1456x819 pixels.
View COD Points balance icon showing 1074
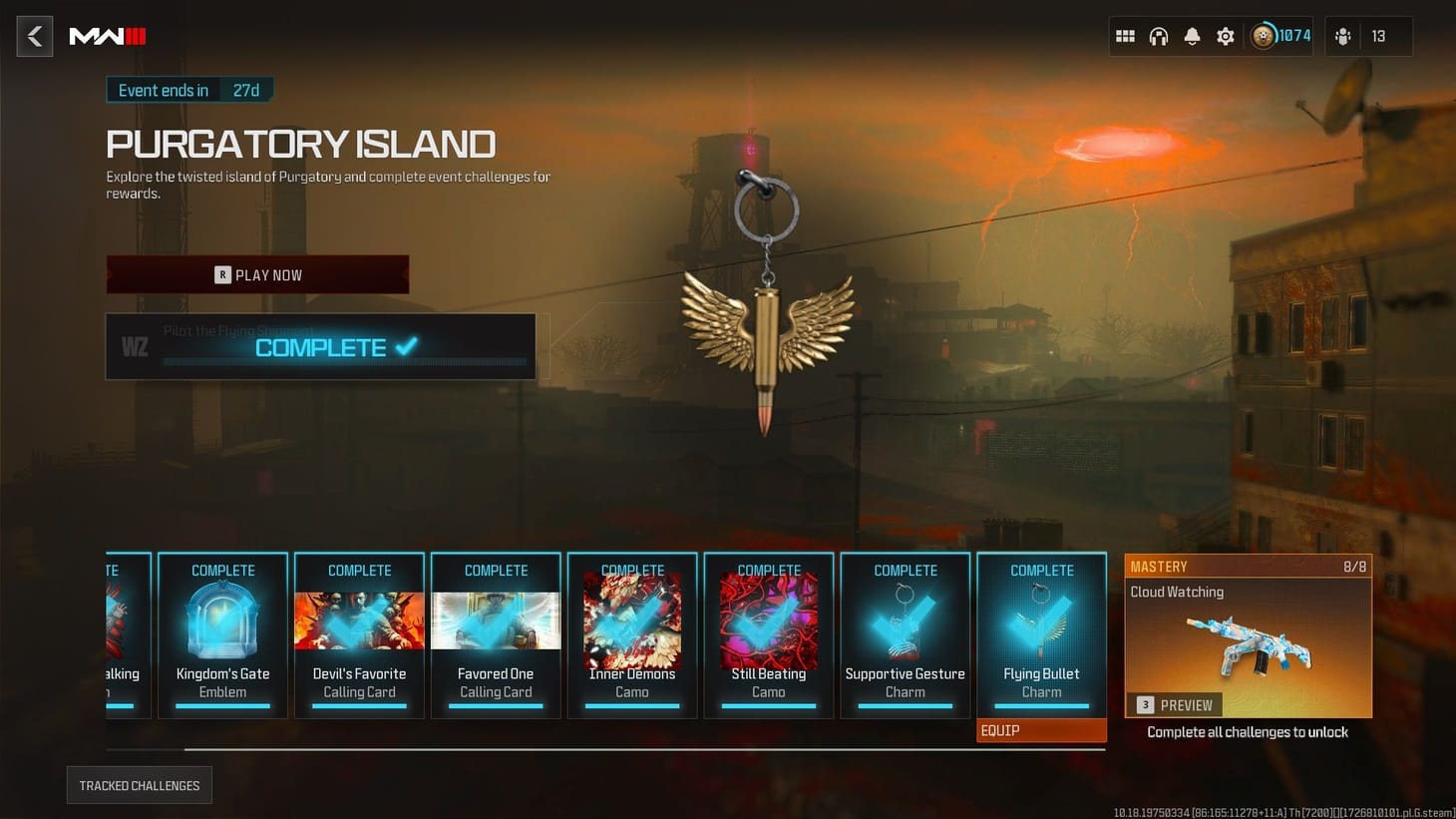point(1265,36)
